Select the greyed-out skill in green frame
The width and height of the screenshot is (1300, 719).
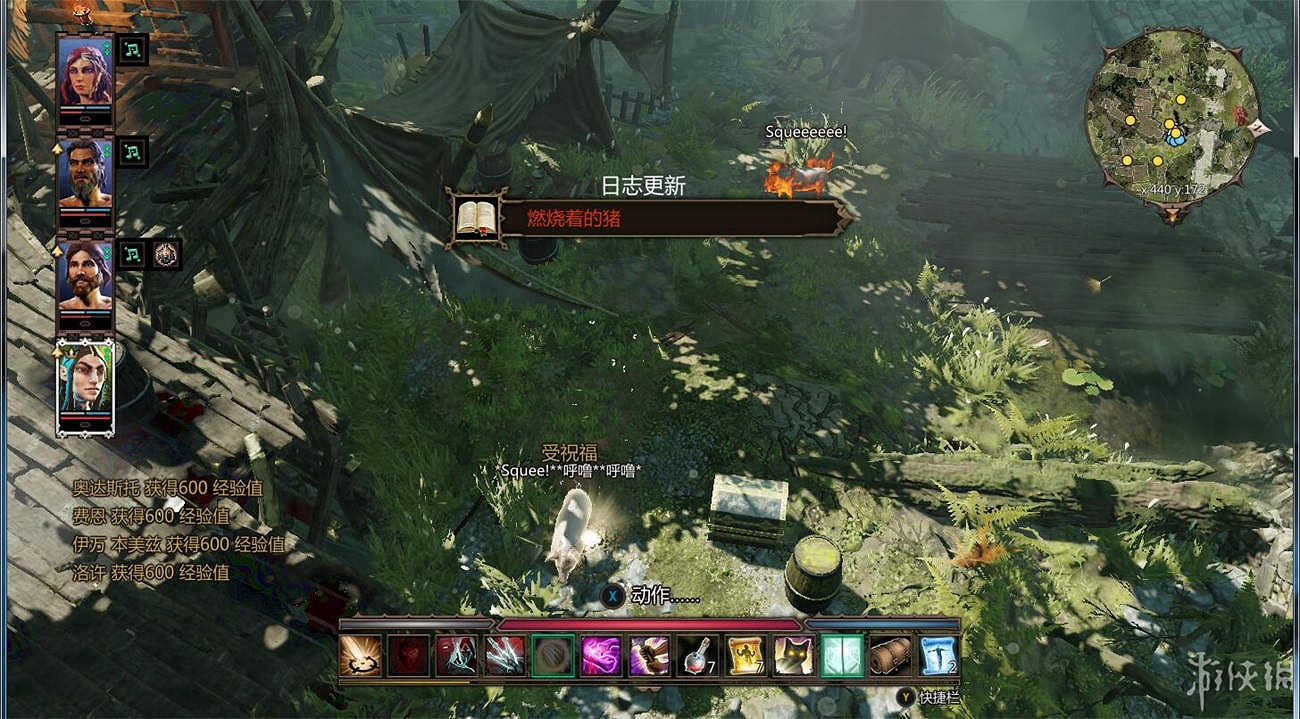553,656
